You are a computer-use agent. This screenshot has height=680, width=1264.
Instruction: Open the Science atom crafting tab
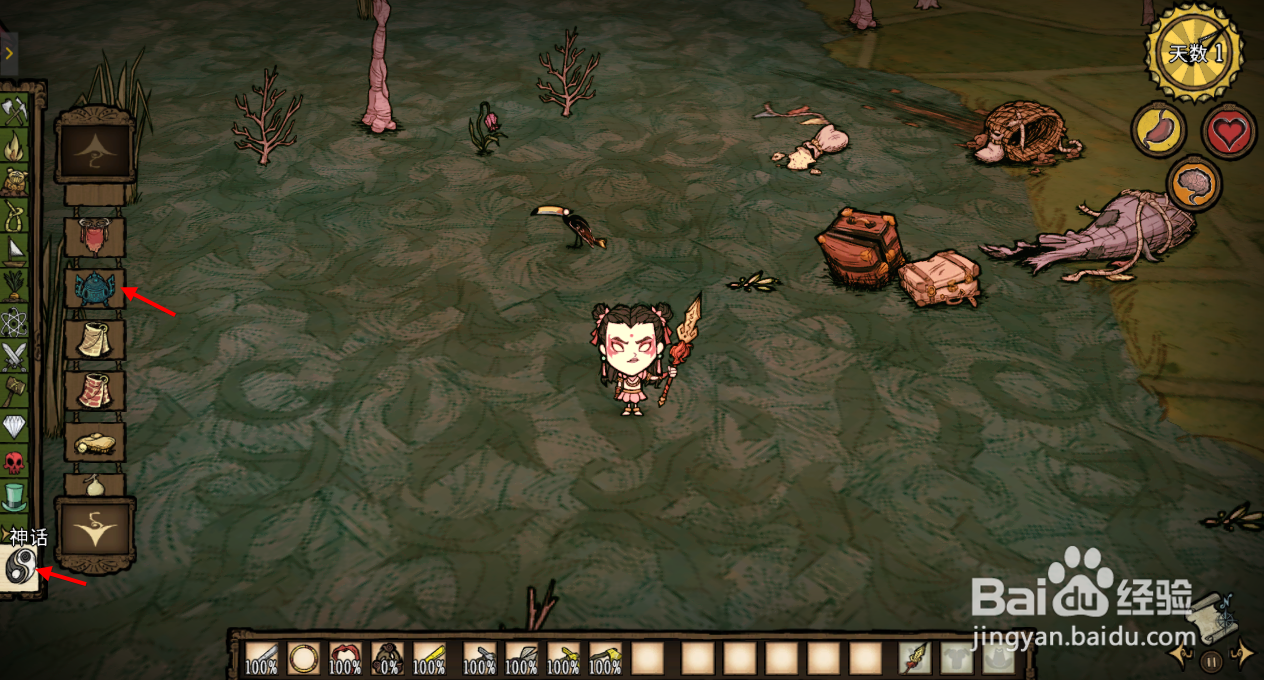pos(14,321)
